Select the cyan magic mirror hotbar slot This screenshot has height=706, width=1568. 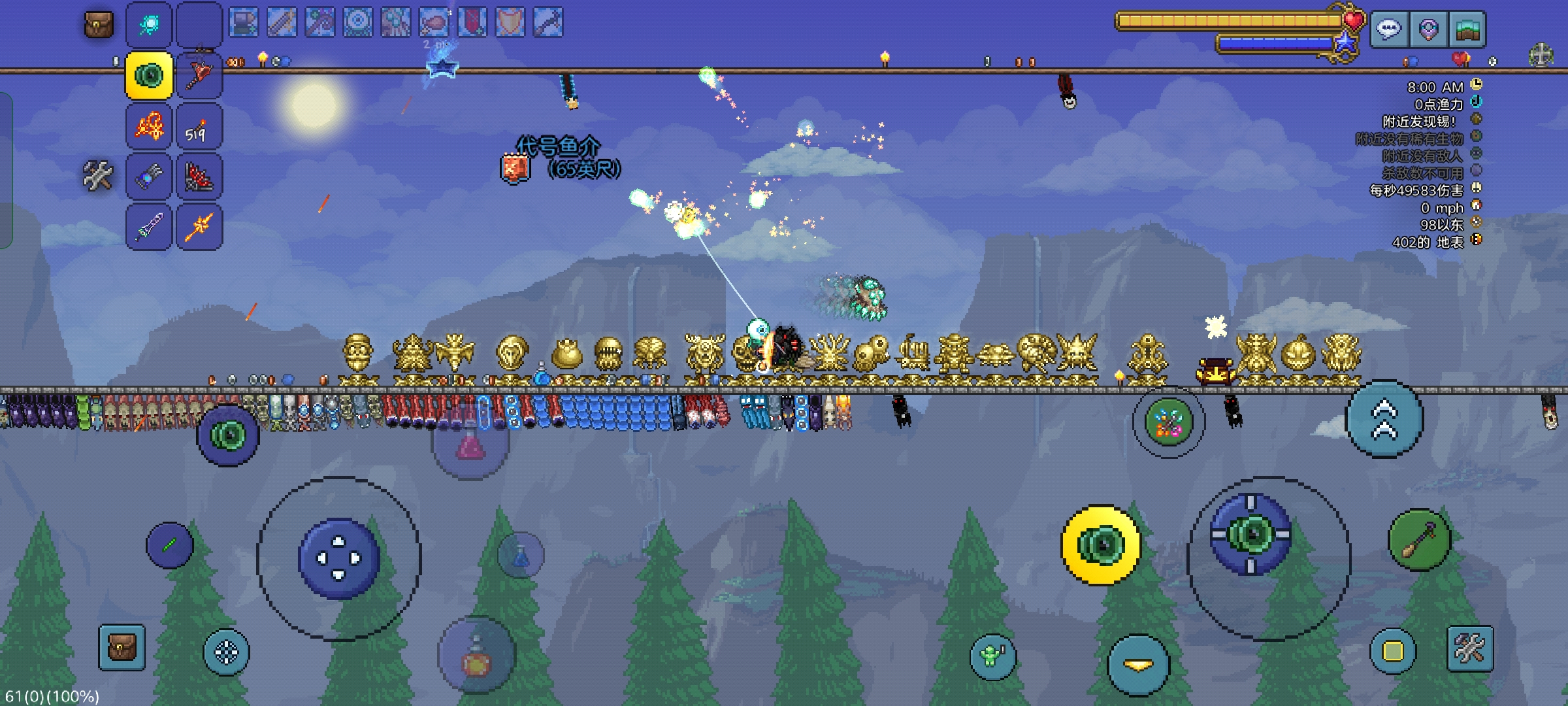pyautogui.click(x=150, y=25)
